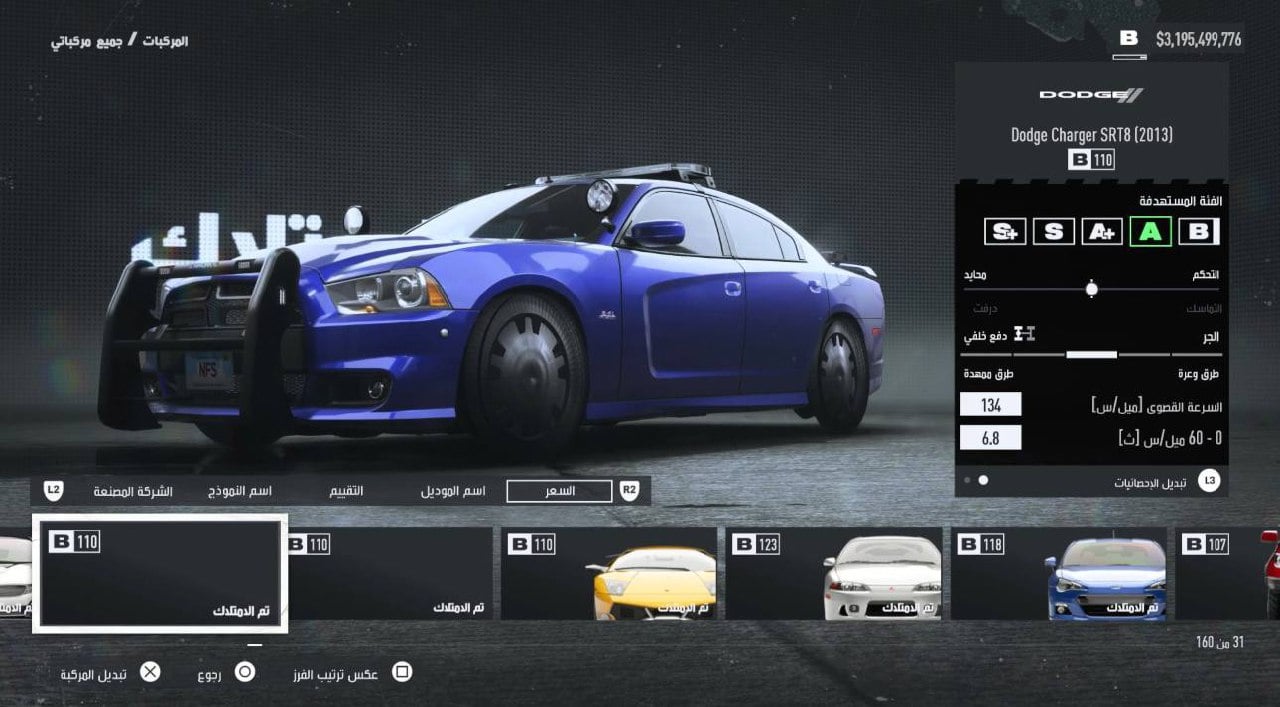Choose the S+ target class box
This screenshot has height=707, width=1280.
(1005, 232)
